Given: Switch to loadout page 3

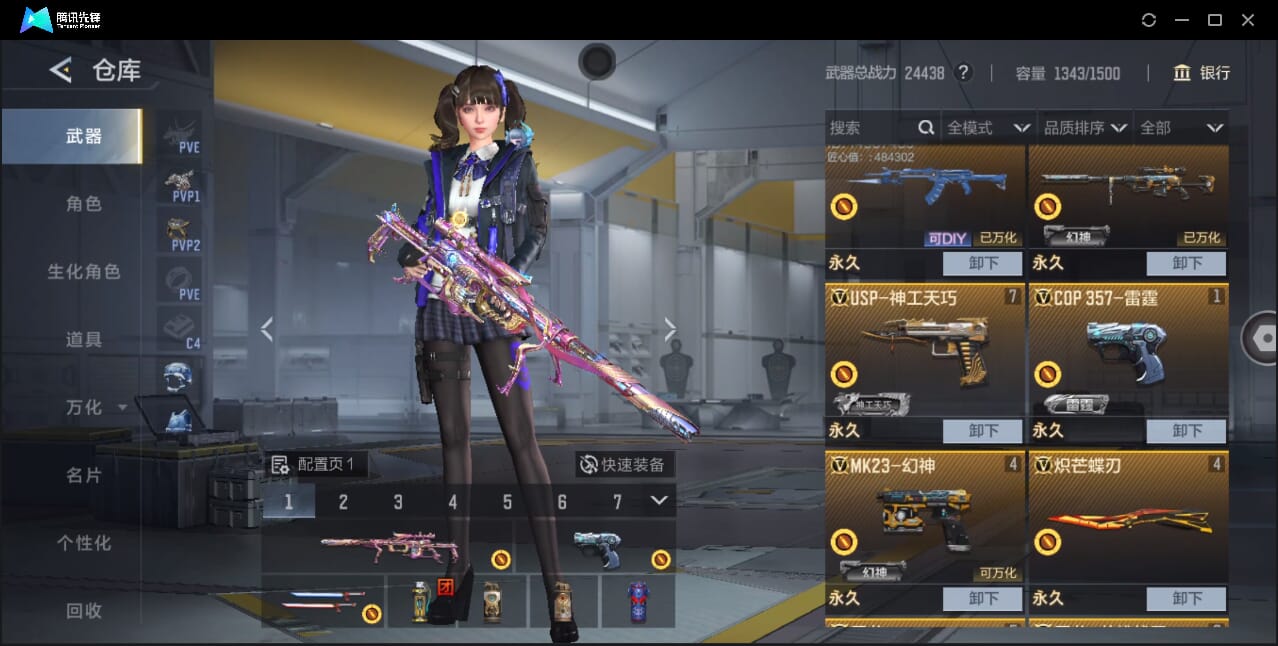Looking at the screenshot, I should tap(398, 502).
